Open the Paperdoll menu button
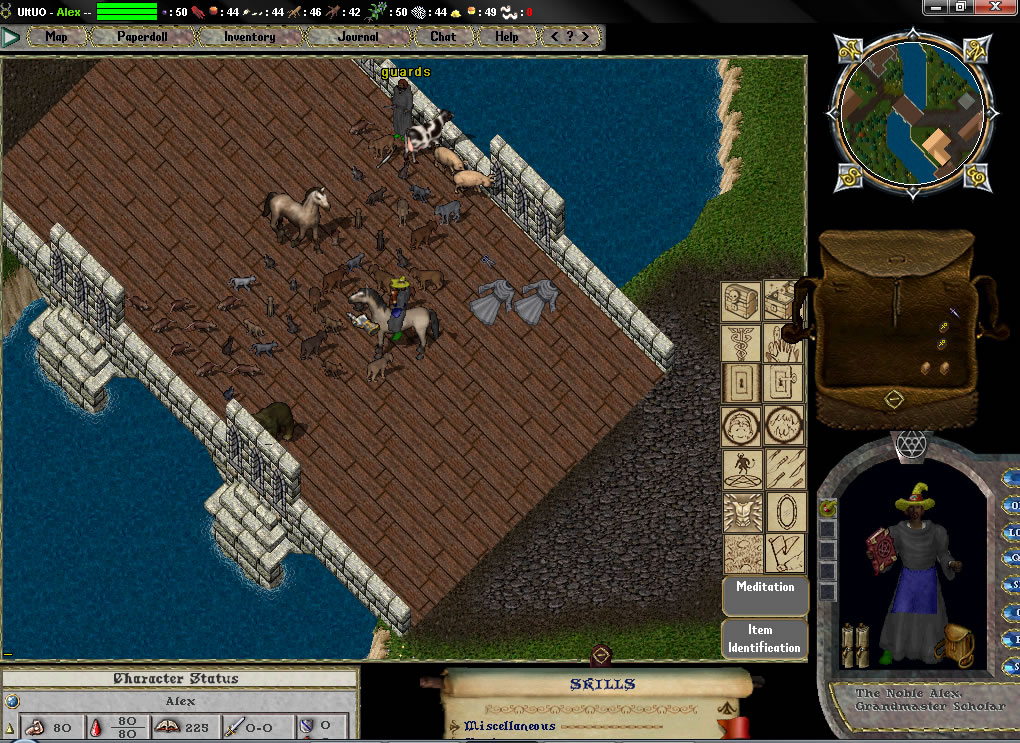This screenshot has height=743, width=1020. (x=143, y=37)
